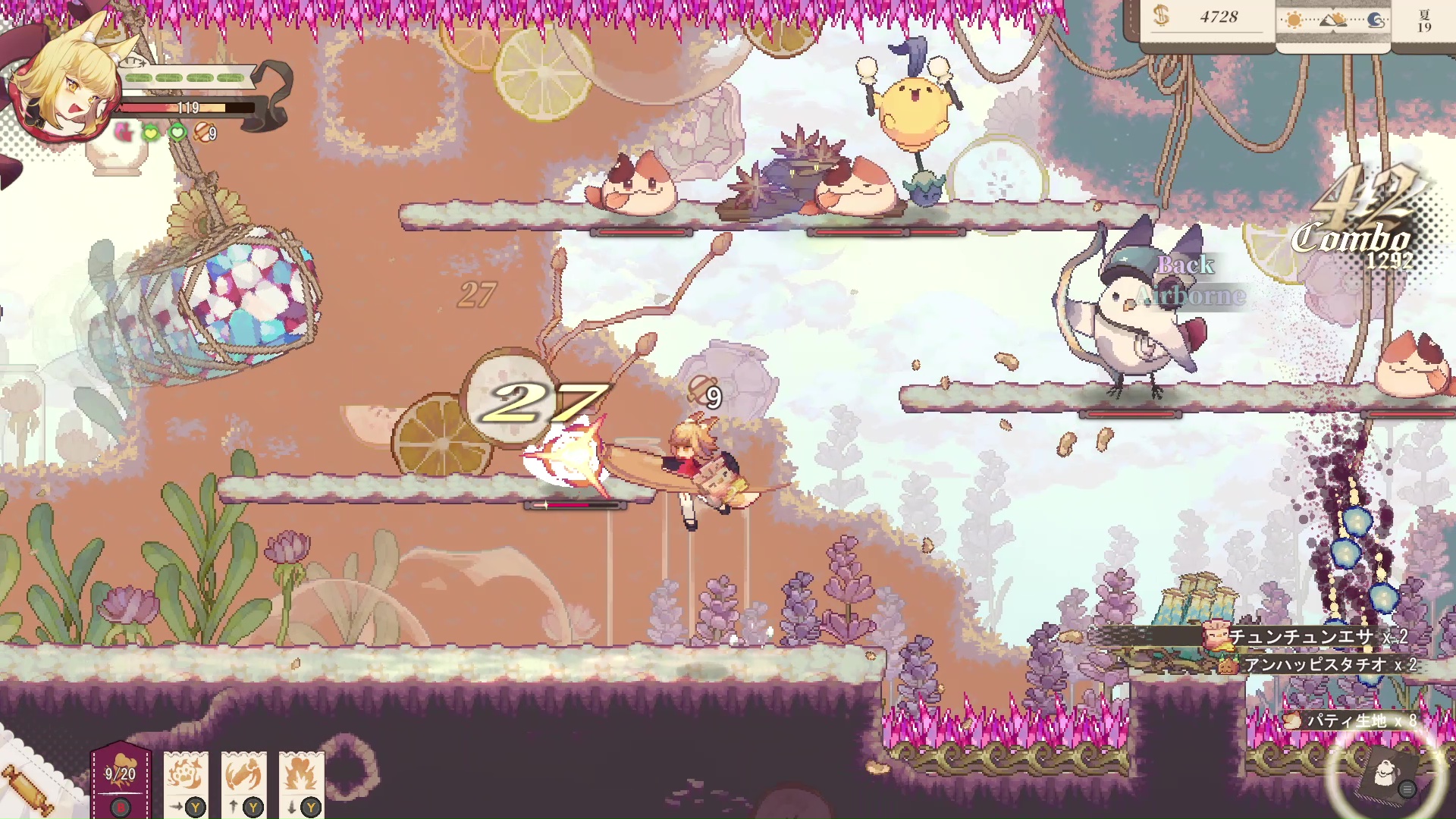
Task: Inspect the green frog heart buff icon
Action: [151, 133]
